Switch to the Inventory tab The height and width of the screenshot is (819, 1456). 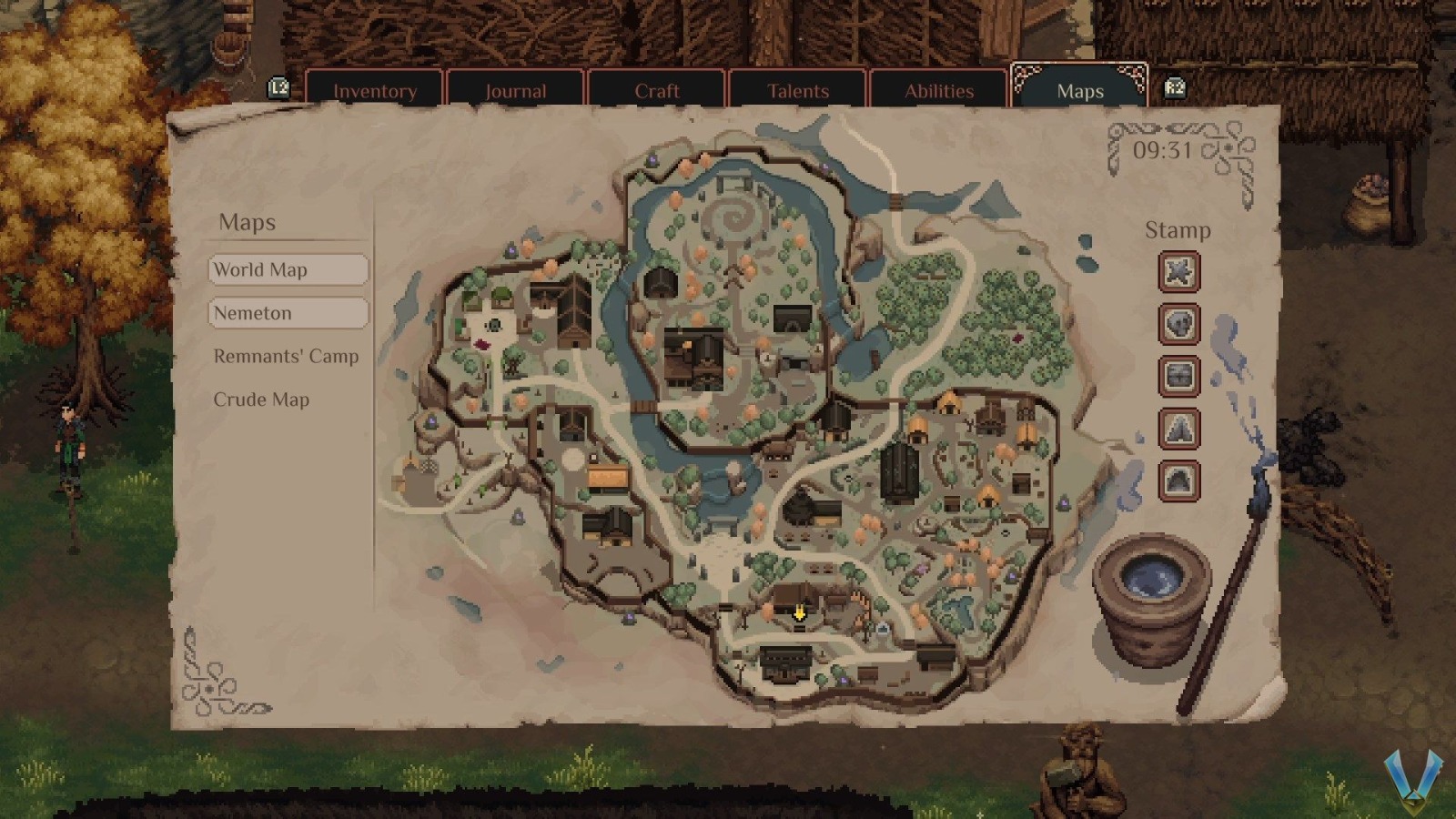pyautogui.click(x=376, y=90)
